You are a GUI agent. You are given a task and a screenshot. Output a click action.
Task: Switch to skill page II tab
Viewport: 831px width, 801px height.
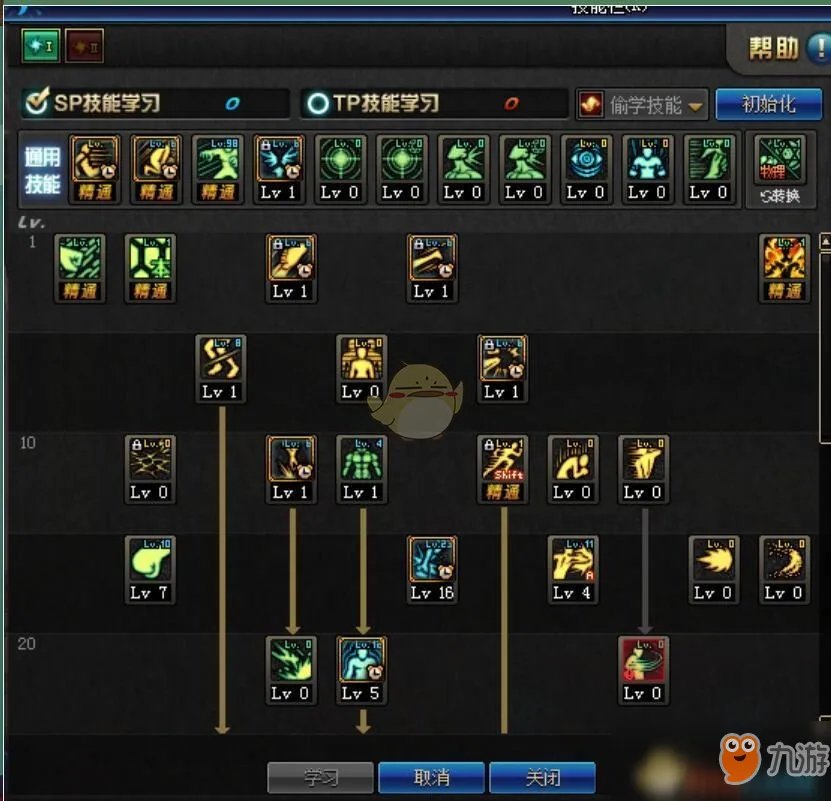[x=84, y=45]
